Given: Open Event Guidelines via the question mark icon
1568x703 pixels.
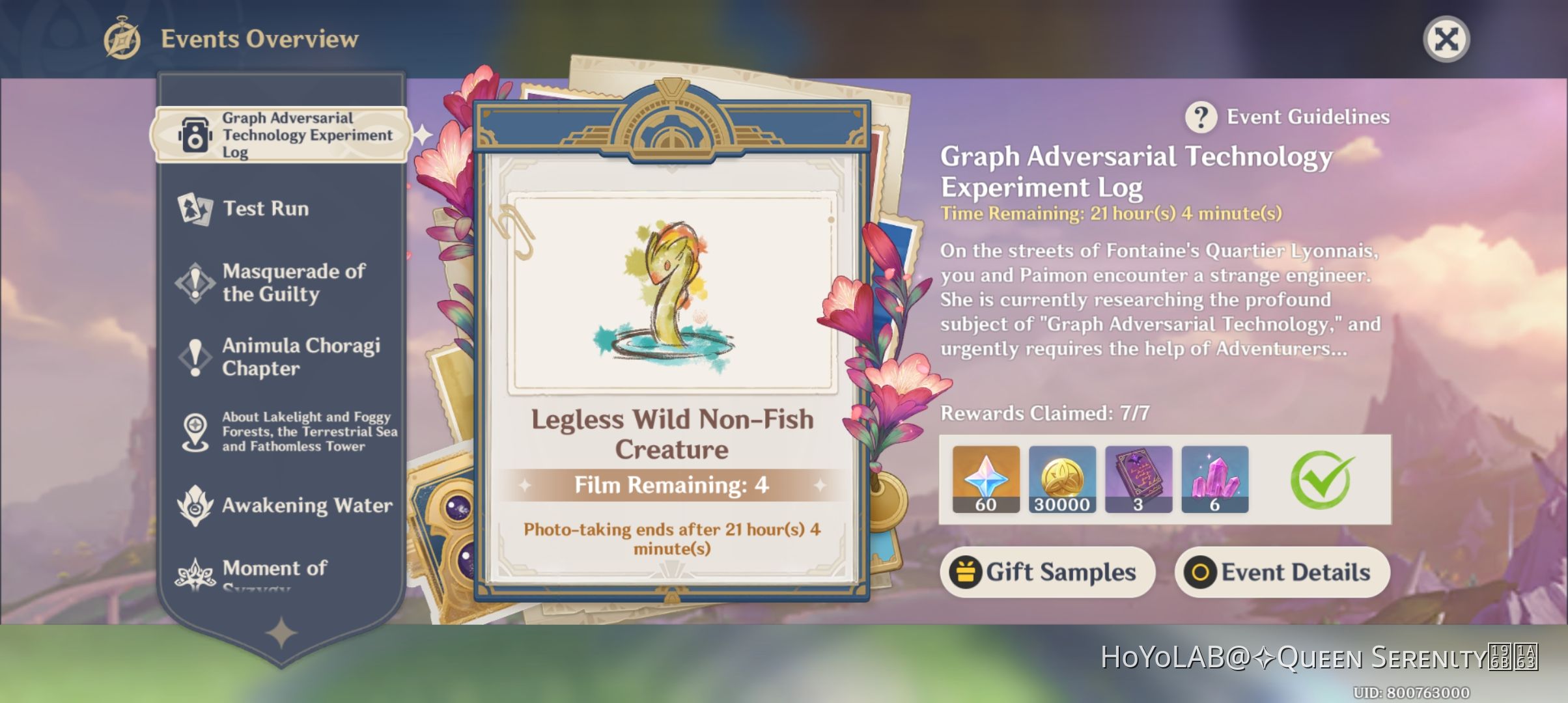Looking at the screenshot, I should pyautogui.click(x=1200, y=117).
